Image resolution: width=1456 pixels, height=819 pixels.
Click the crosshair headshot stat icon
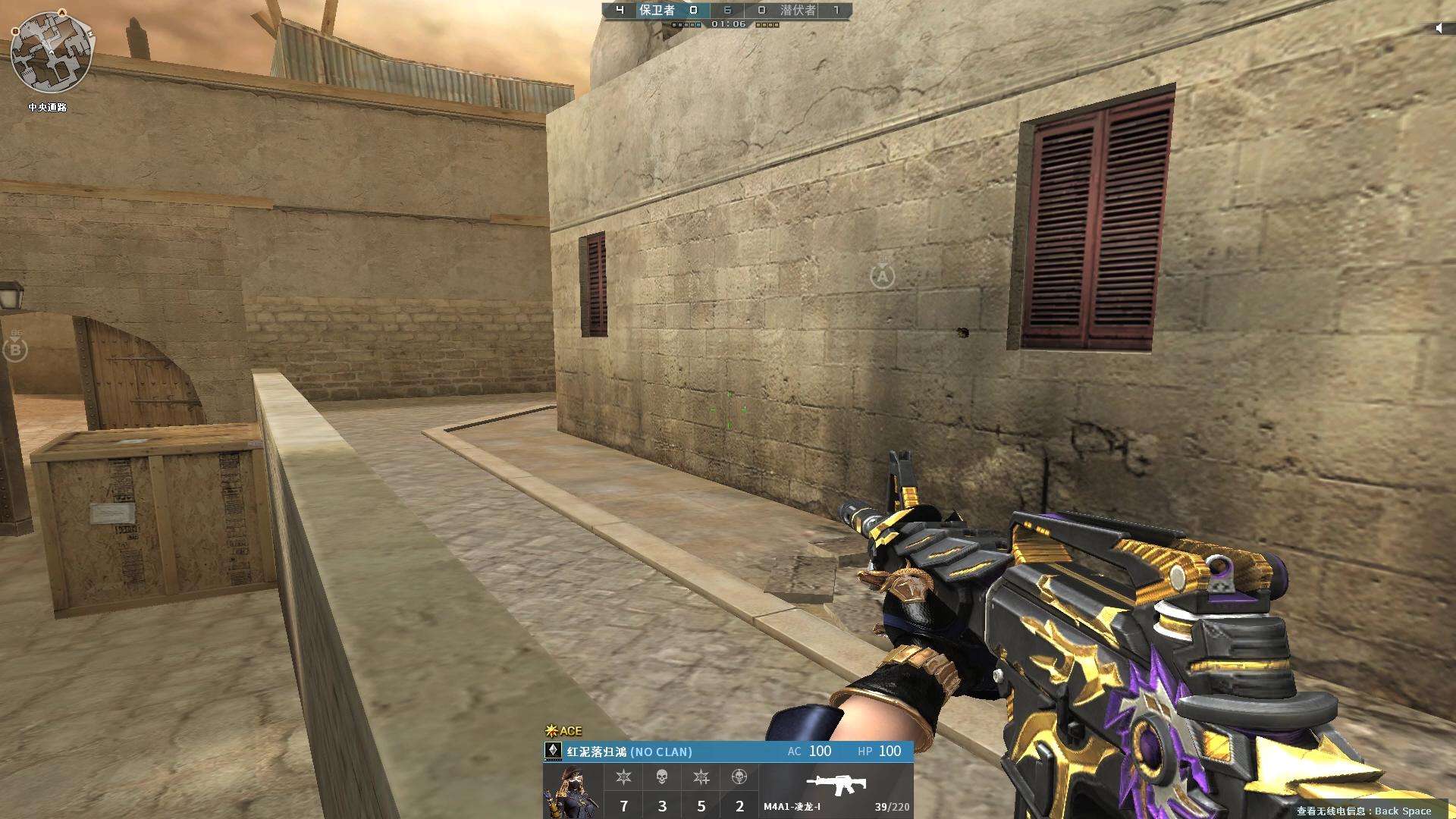click(739, 777)
